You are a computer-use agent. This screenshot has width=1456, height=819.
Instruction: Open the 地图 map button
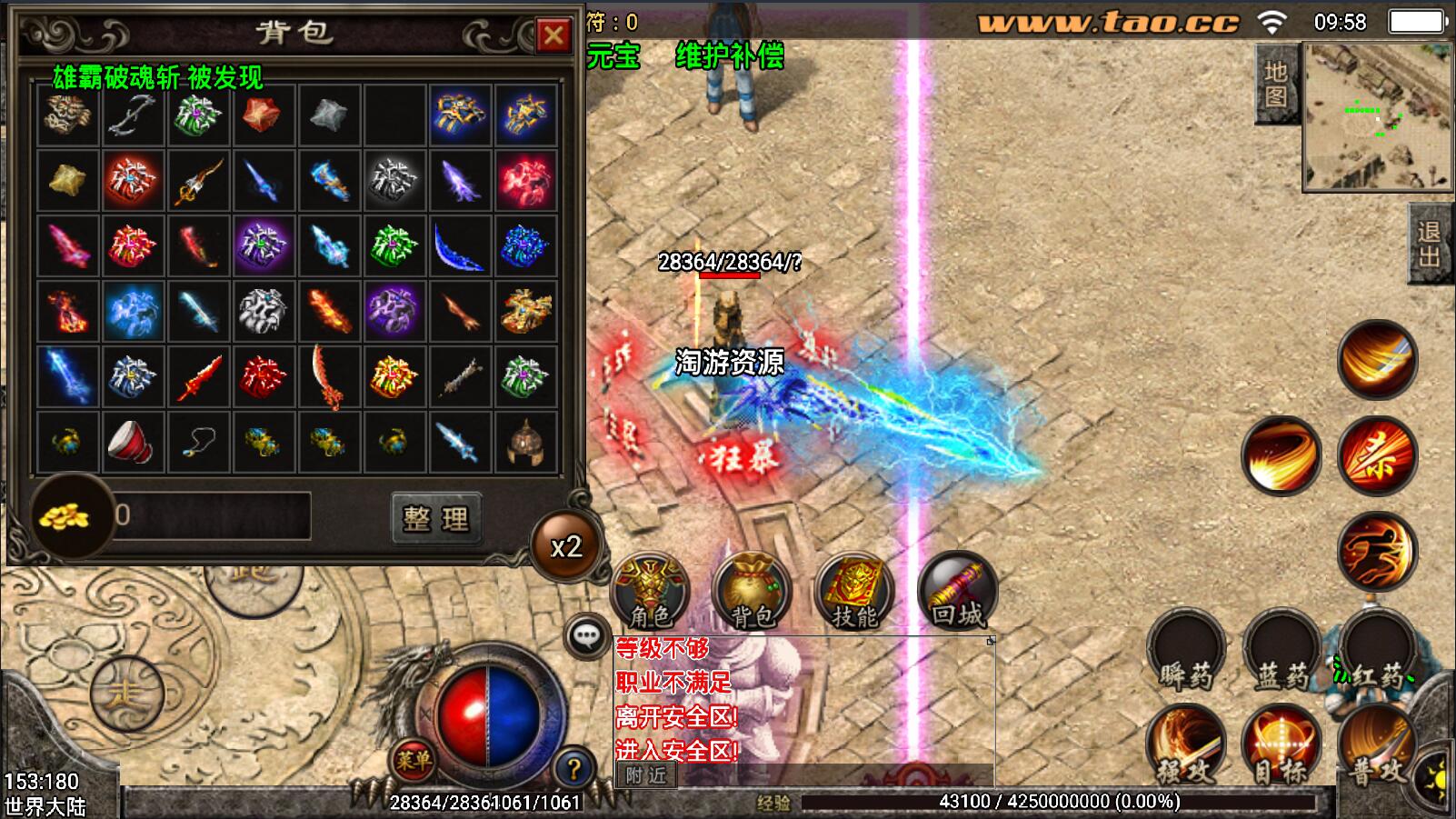click(x=1276, y=84)
